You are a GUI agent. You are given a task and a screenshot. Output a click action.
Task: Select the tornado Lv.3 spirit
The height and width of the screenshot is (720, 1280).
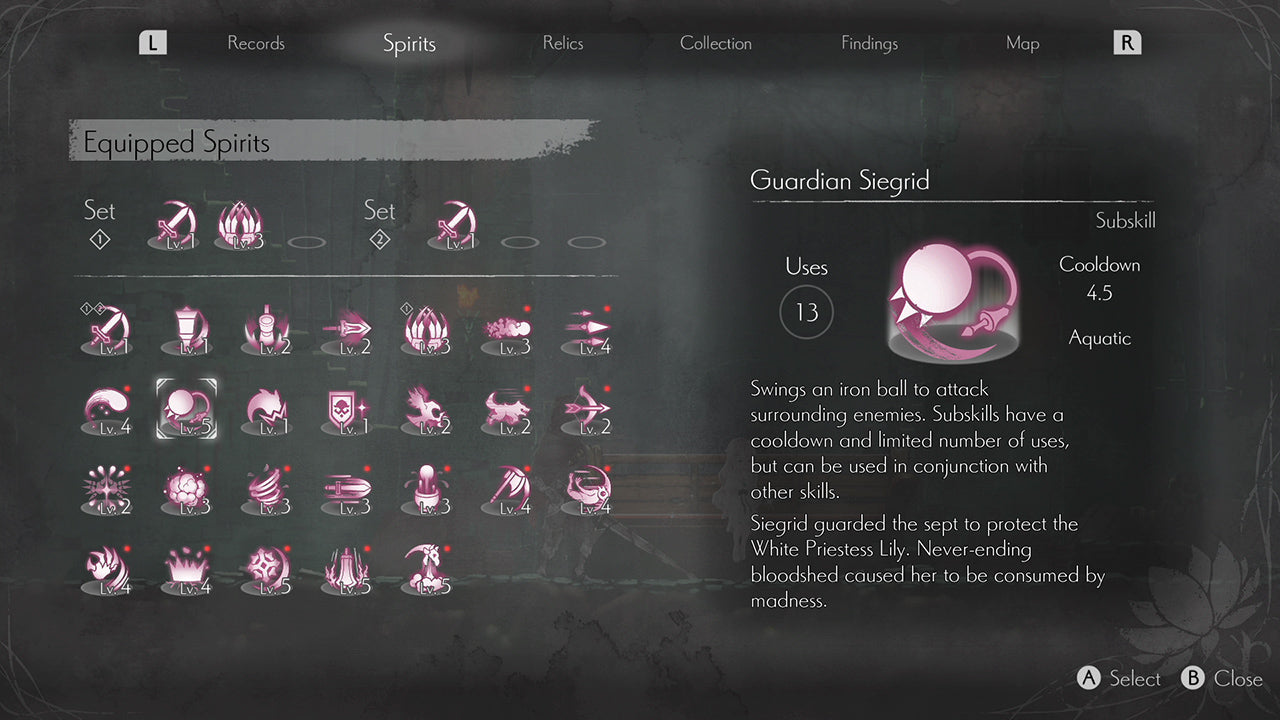click(267, 488)
